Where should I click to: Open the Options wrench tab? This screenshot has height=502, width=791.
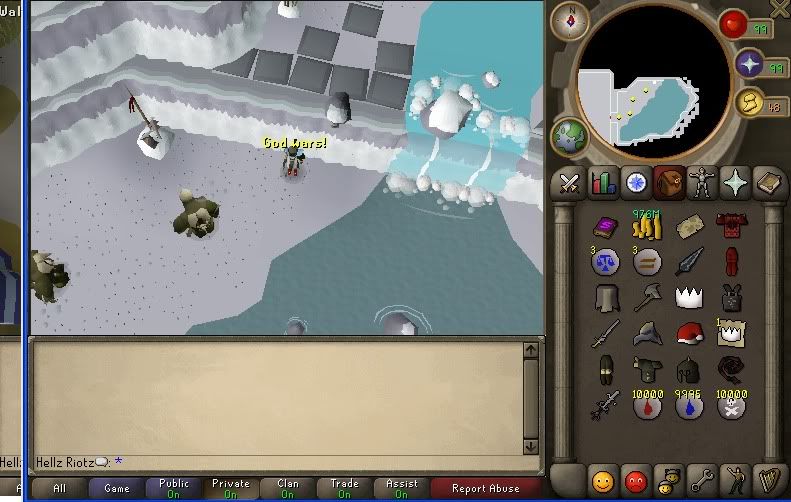[x=703, y=477]
